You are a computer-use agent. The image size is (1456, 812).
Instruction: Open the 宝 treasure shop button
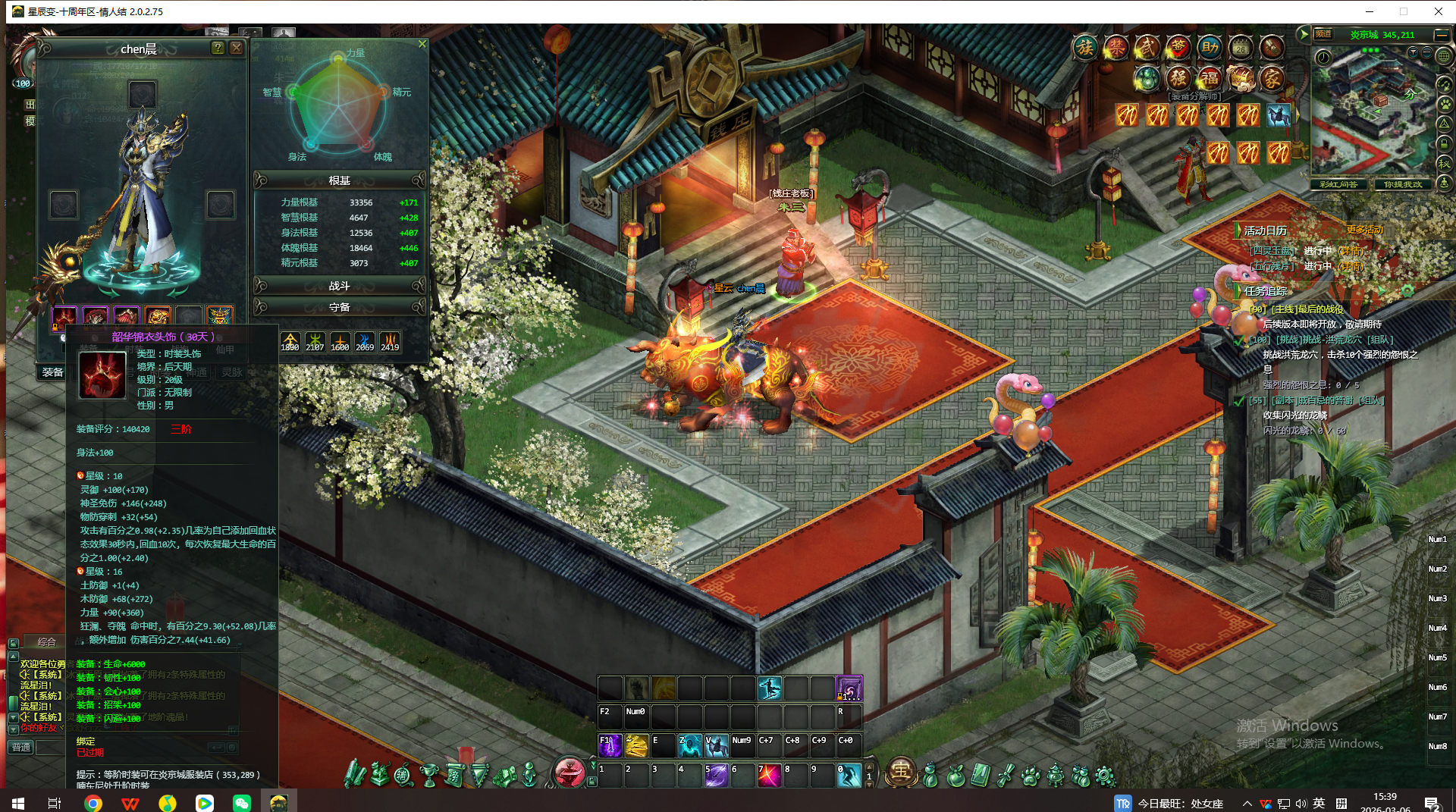[900, 772]
